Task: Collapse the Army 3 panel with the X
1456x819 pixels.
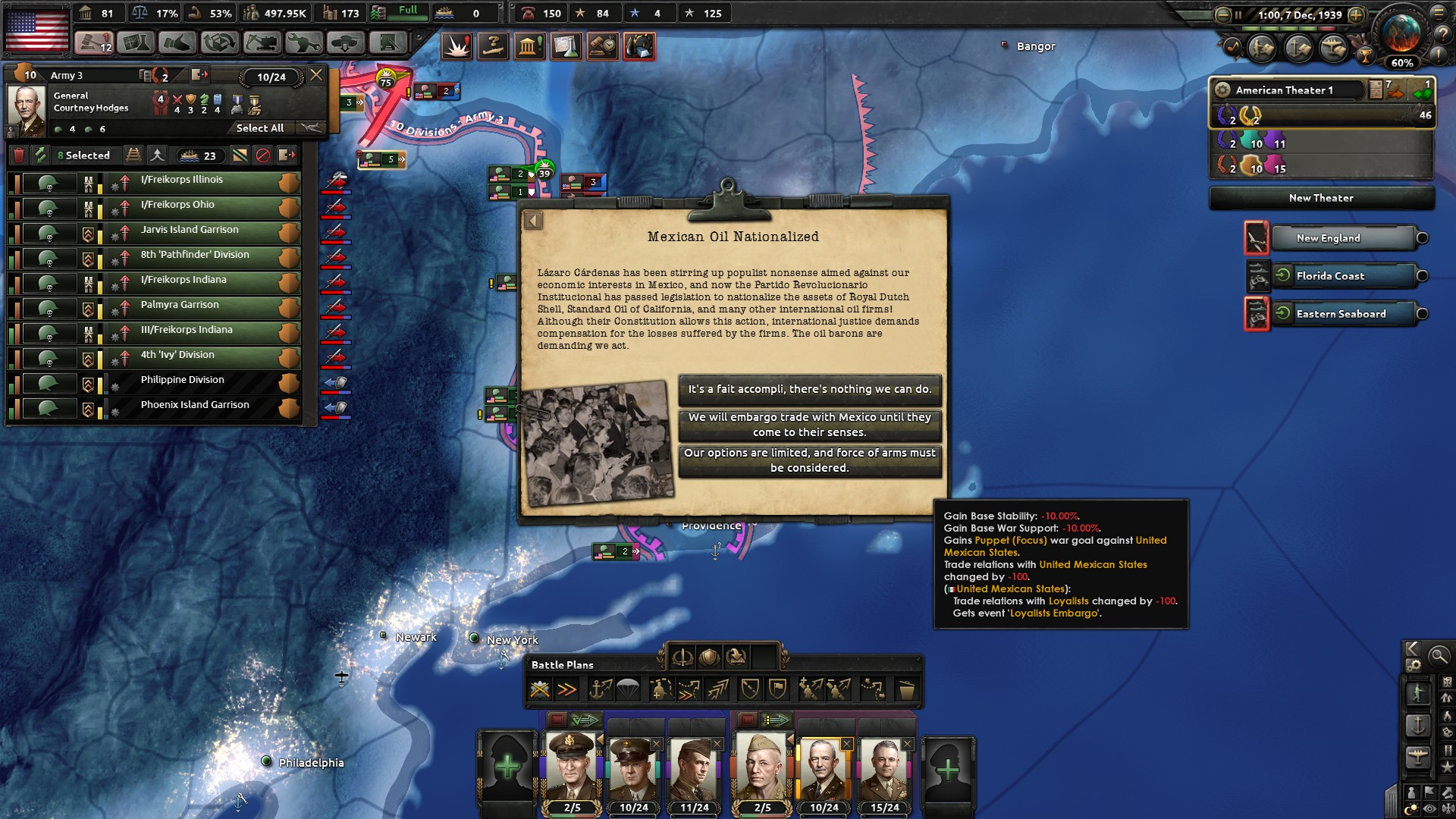Action: (316, 75)
